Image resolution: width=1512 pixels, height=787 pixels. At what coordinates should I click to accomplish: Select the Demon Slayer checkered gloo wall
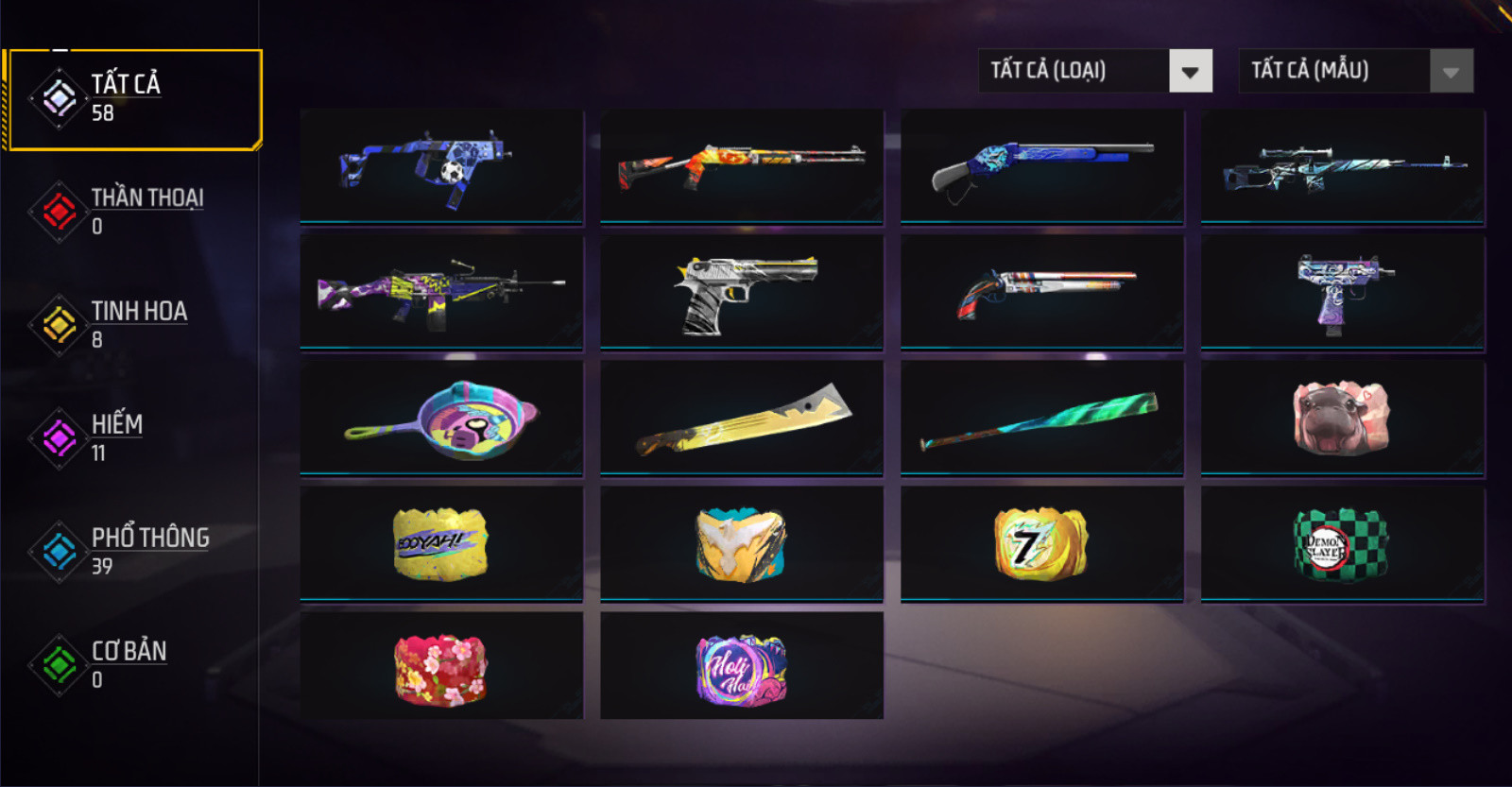coord(1342,544)
